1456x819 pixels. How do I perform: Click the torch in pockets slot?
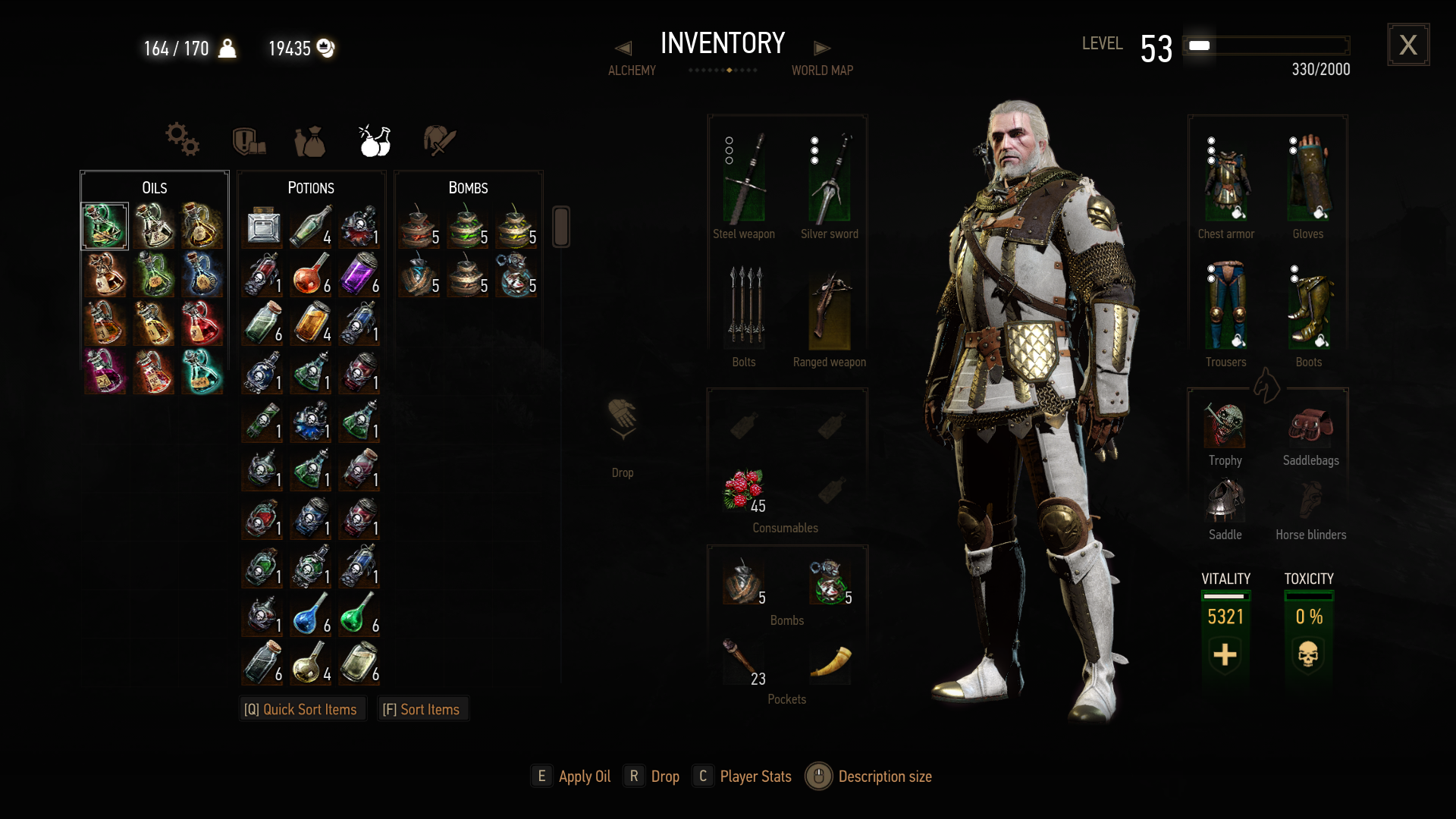[x=742, y=659]
